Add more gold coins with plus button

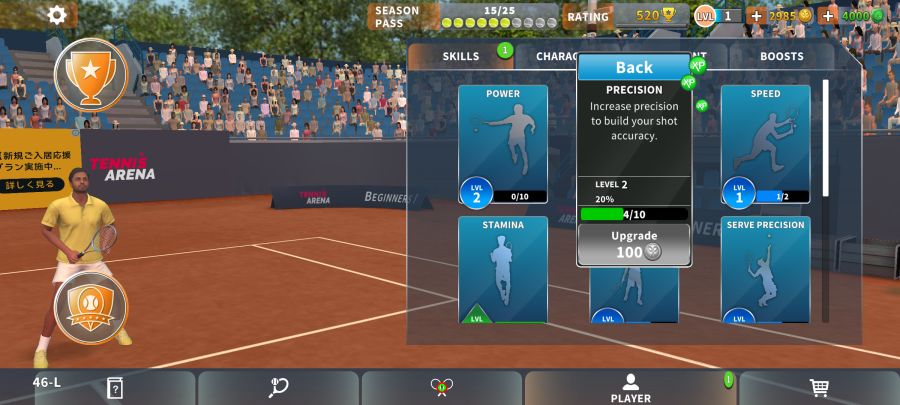755,16
